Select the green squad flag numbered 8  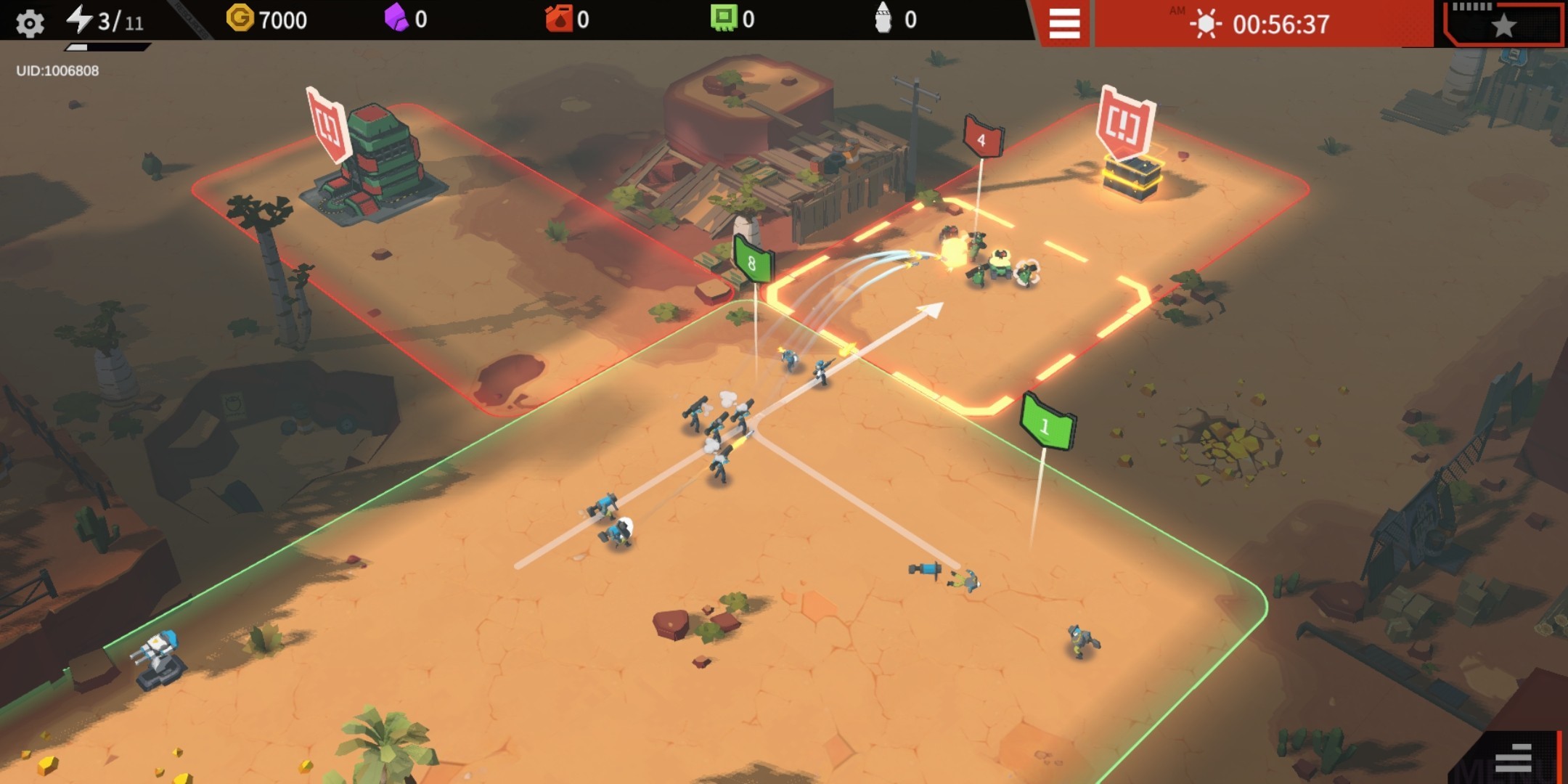[x=753, y=261]
